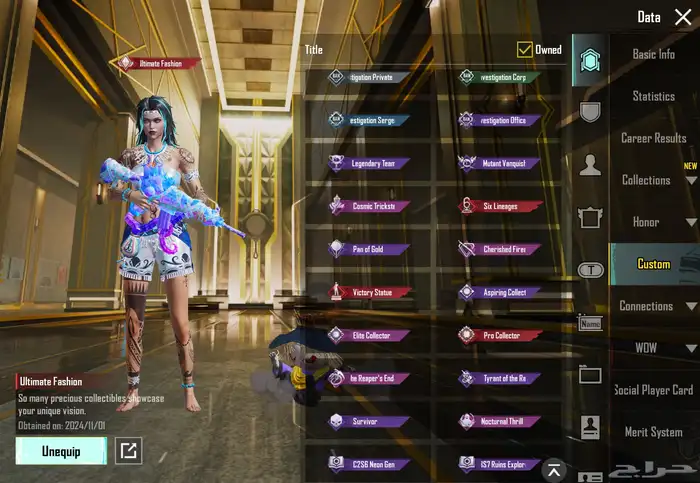Open the Merit System section
Screen dimensions: 700x483
(x=653, y=432)
